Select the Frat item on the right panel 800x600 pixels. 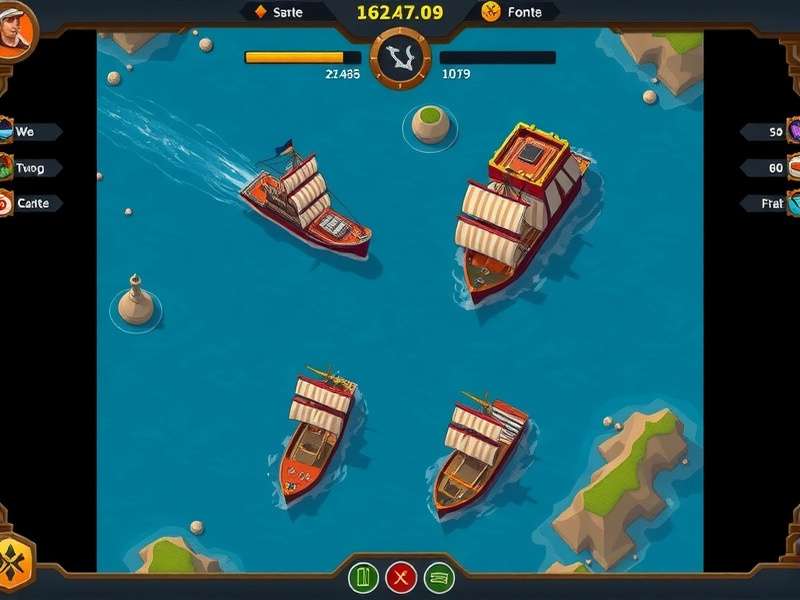click(772, 203)
